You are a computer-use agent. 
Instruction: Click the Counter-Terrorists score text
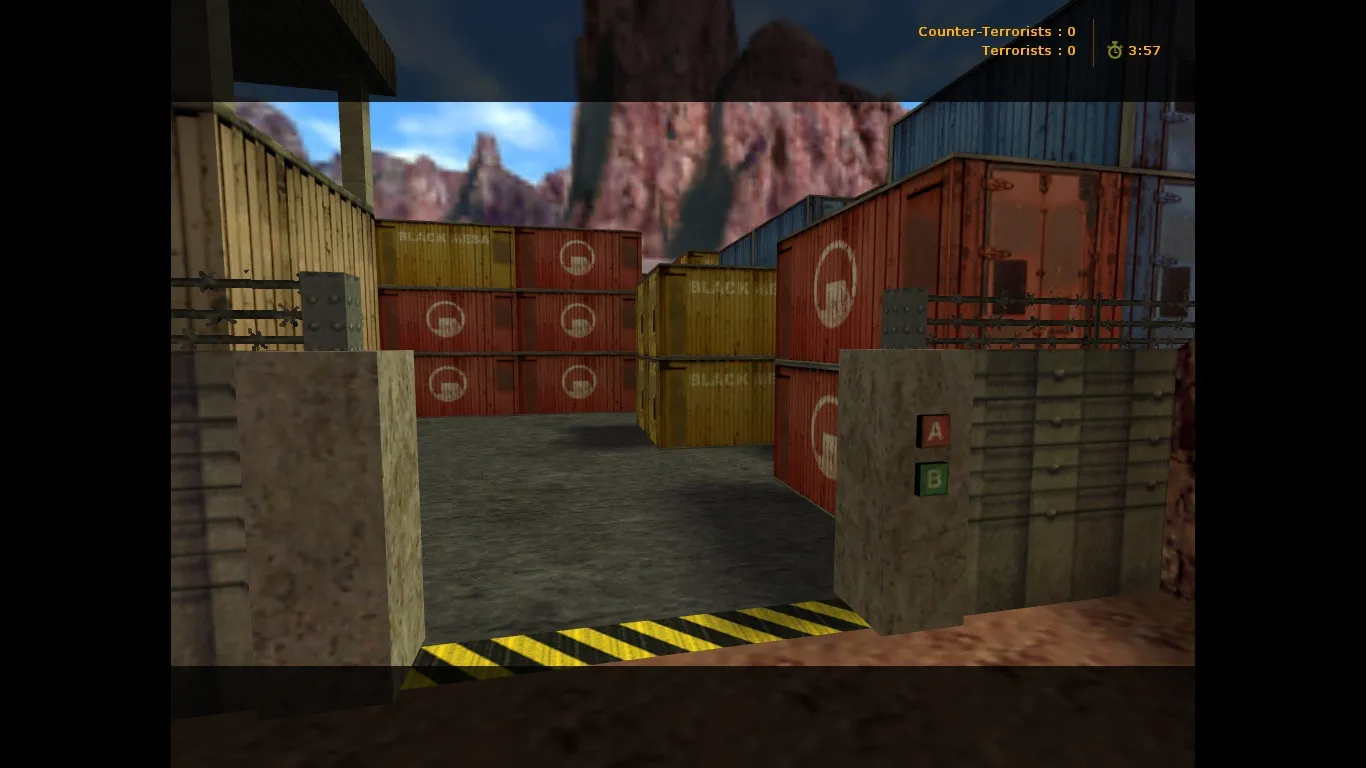pyautogui.click(x=995, y=31)
